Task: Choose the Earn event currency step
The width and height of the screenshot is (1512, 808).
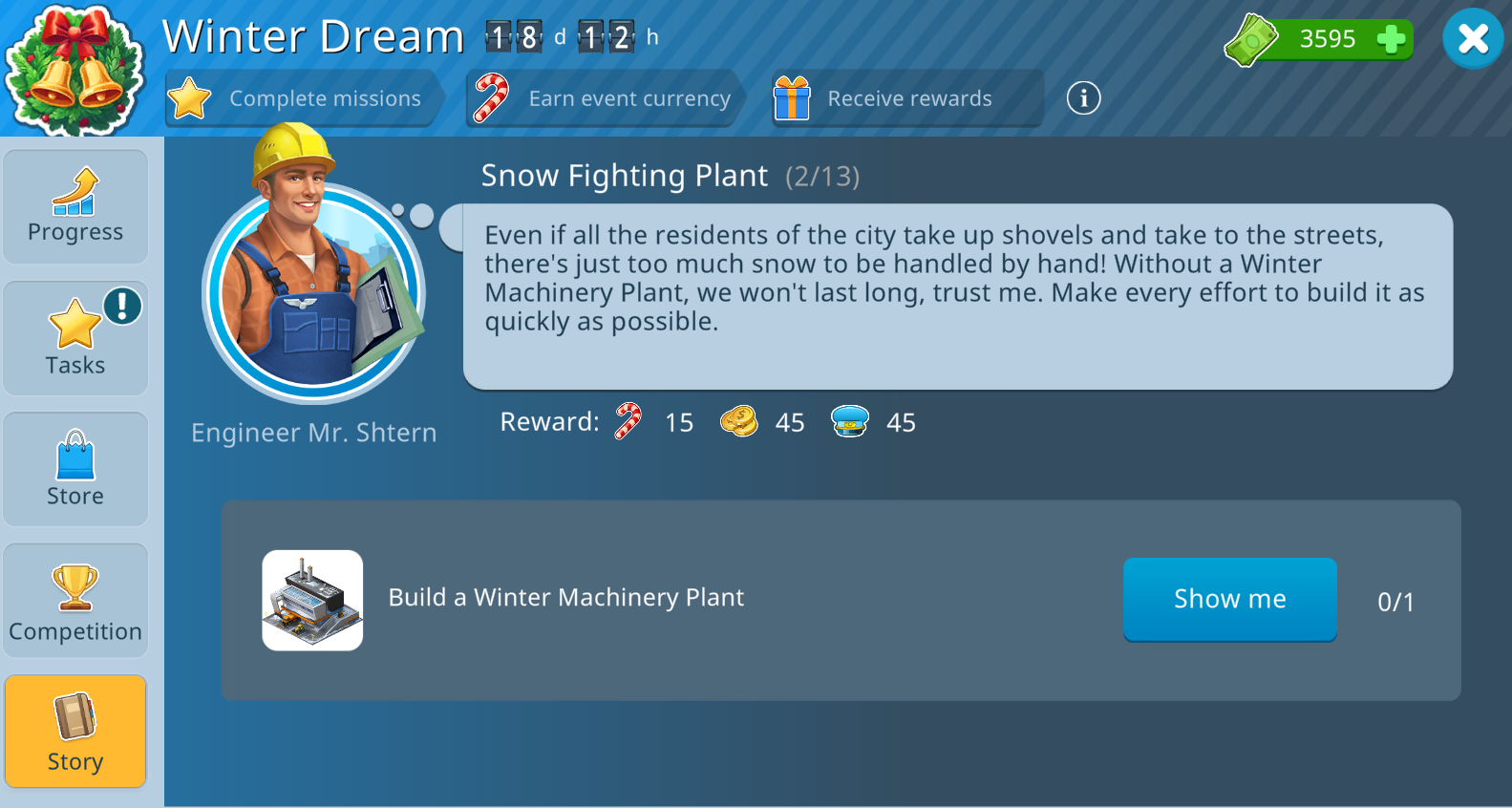Action: click(x=606, y=98)
